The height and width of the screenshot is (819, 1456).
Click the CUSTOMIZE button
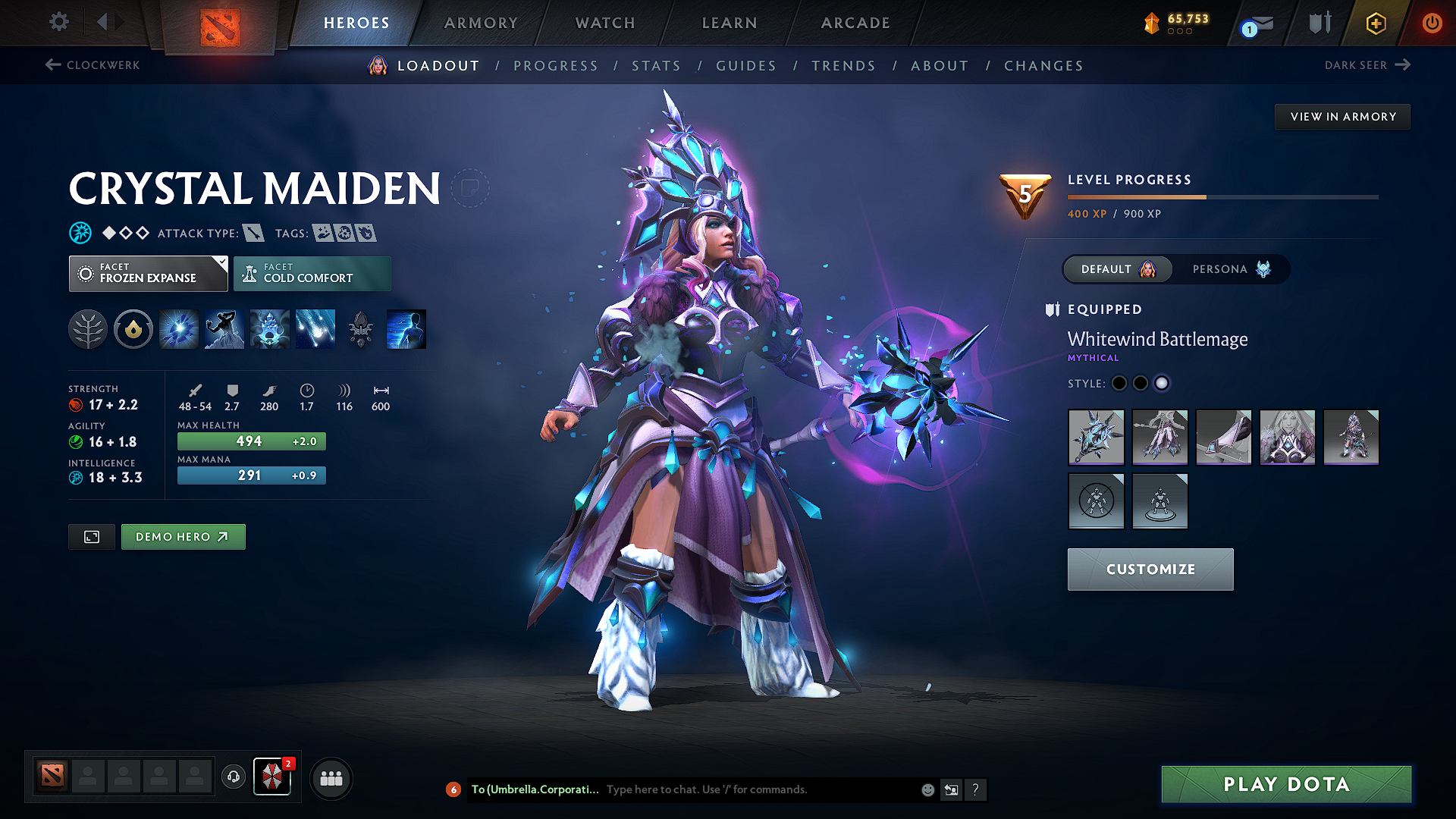tap(1150, 569)
